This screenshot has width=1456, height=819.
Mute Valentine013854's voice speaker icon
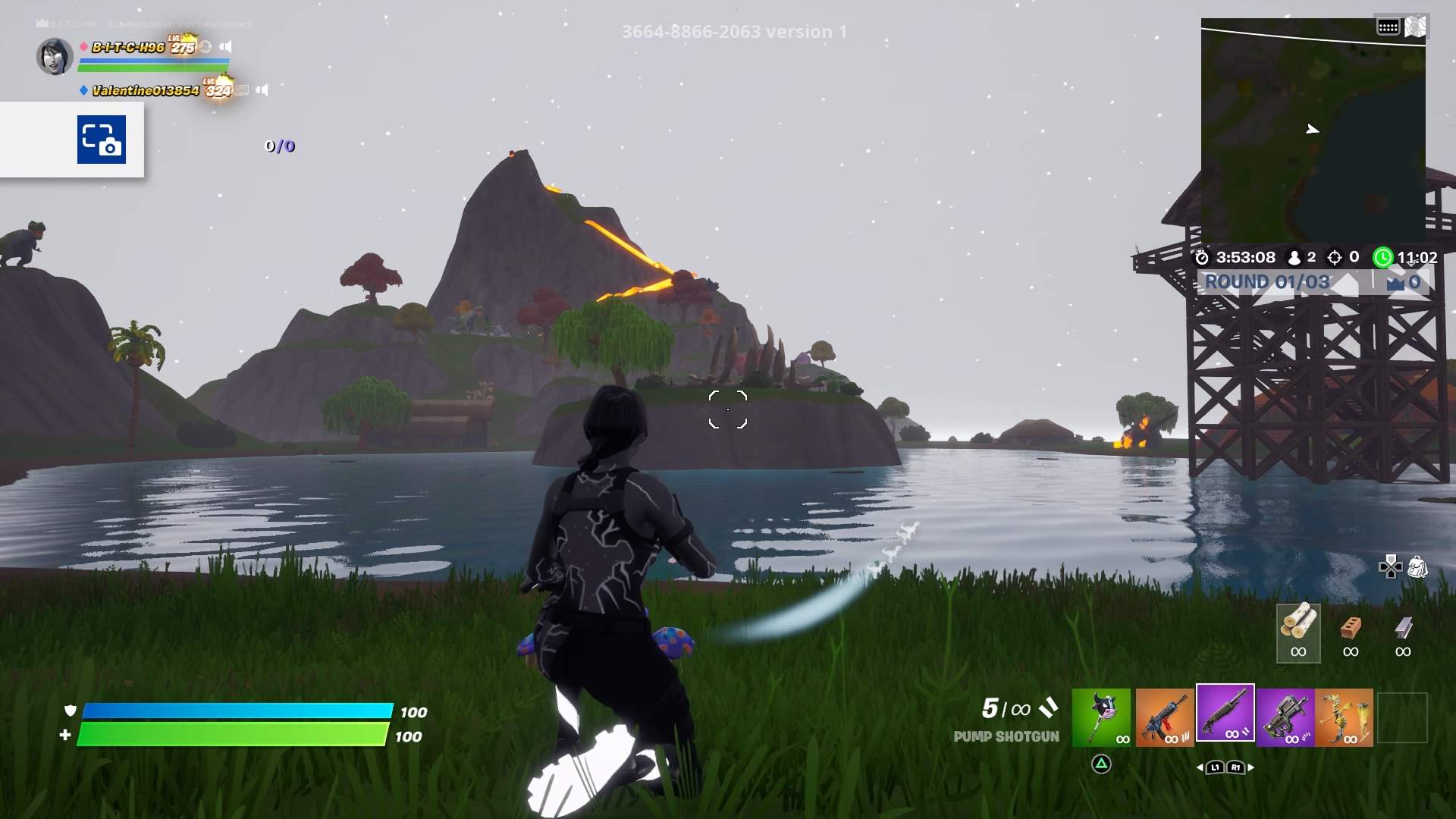click(262, 89)
